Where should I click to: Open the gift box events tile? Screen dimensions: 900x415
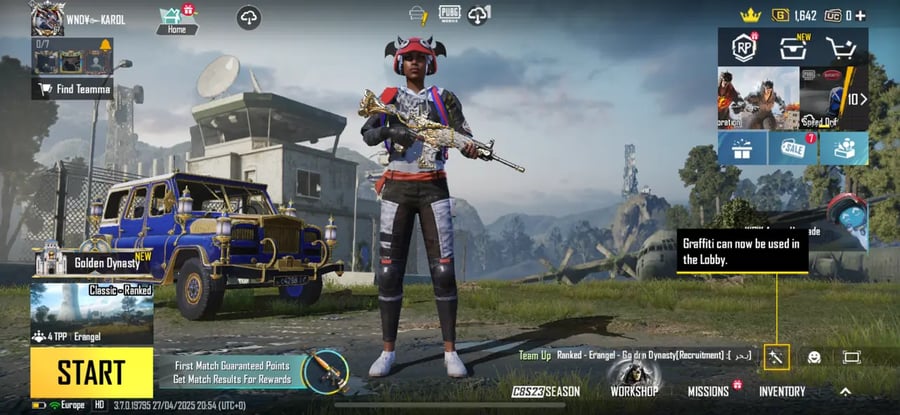tap(742, 148)
